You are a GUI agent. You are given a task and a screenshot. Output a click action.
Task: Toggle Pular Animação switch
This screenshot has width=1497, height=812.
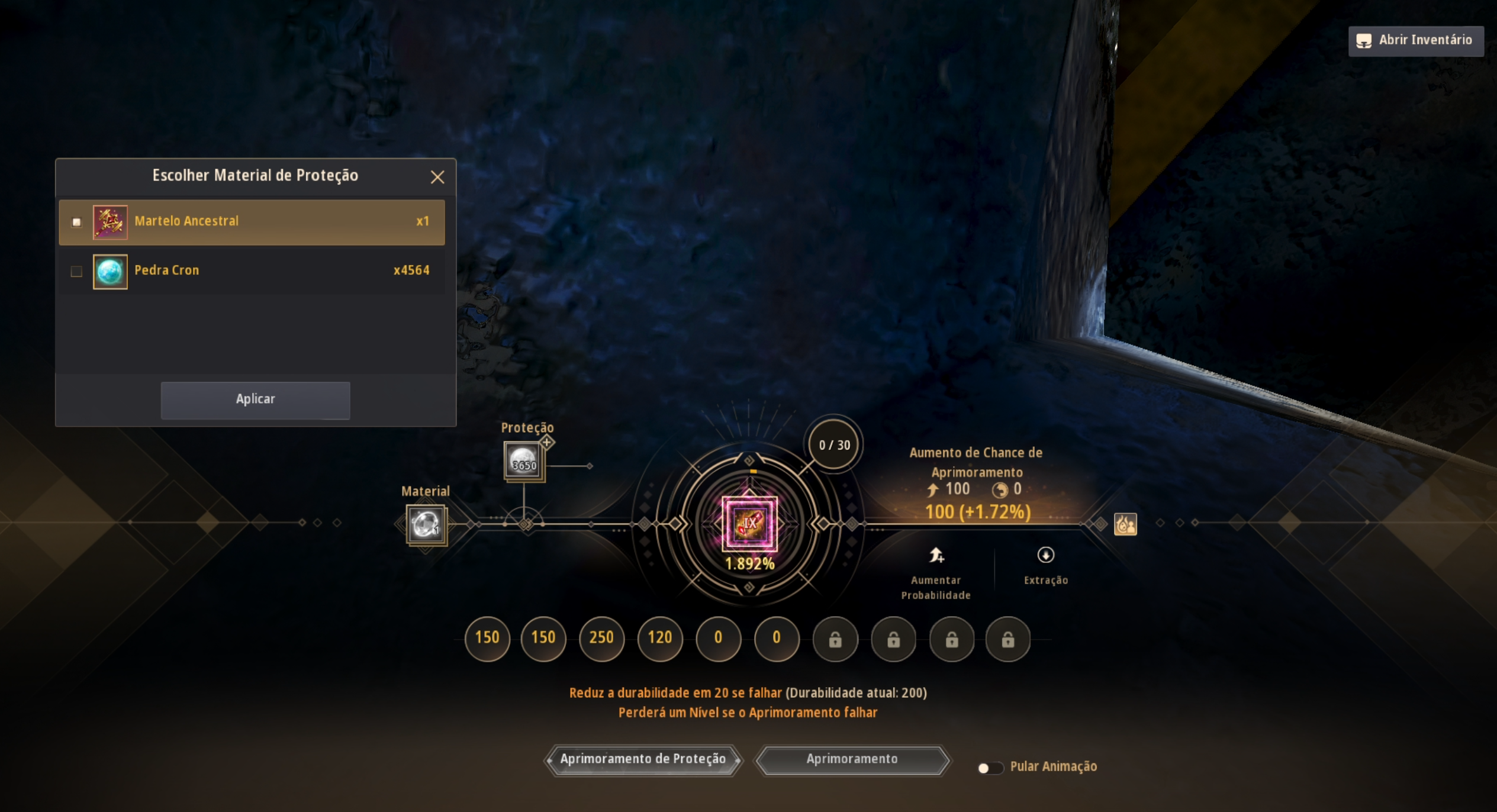click(989, 768)
